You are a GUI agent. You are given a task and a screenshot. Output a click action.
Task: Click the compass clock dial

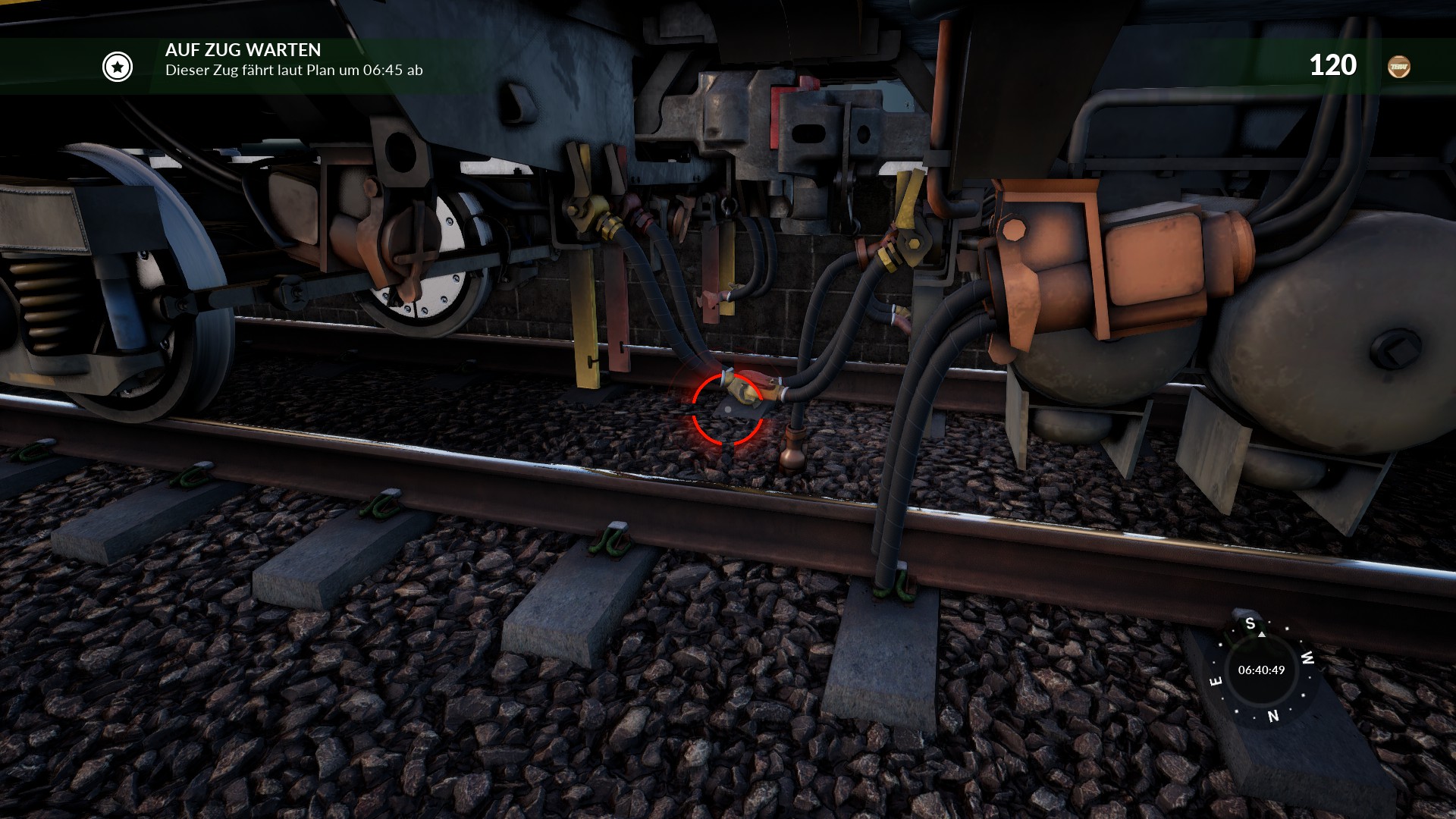[x=1261, y=670]
